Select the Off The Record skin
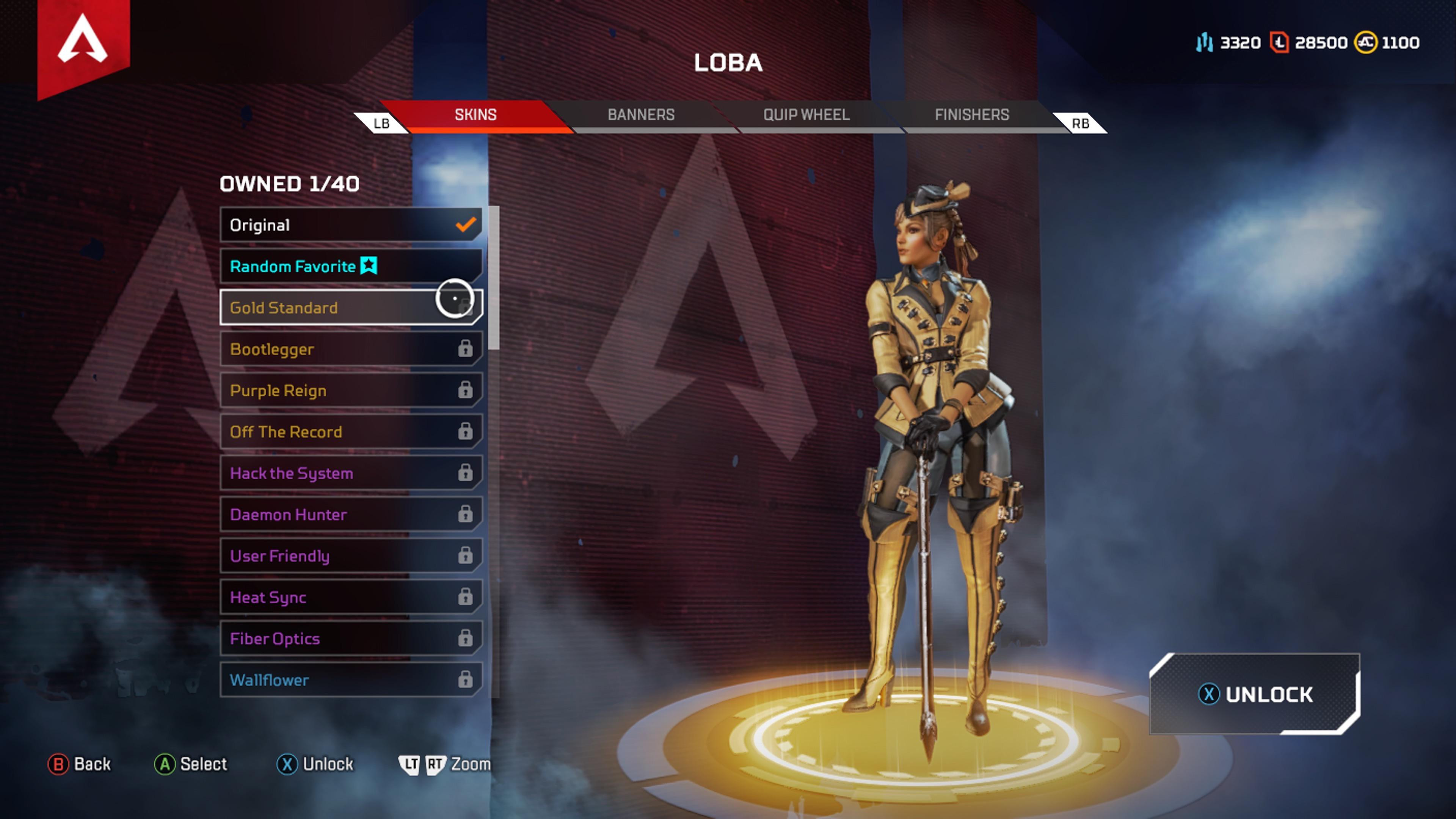The image size is (1456, 819). pos(350,432)
